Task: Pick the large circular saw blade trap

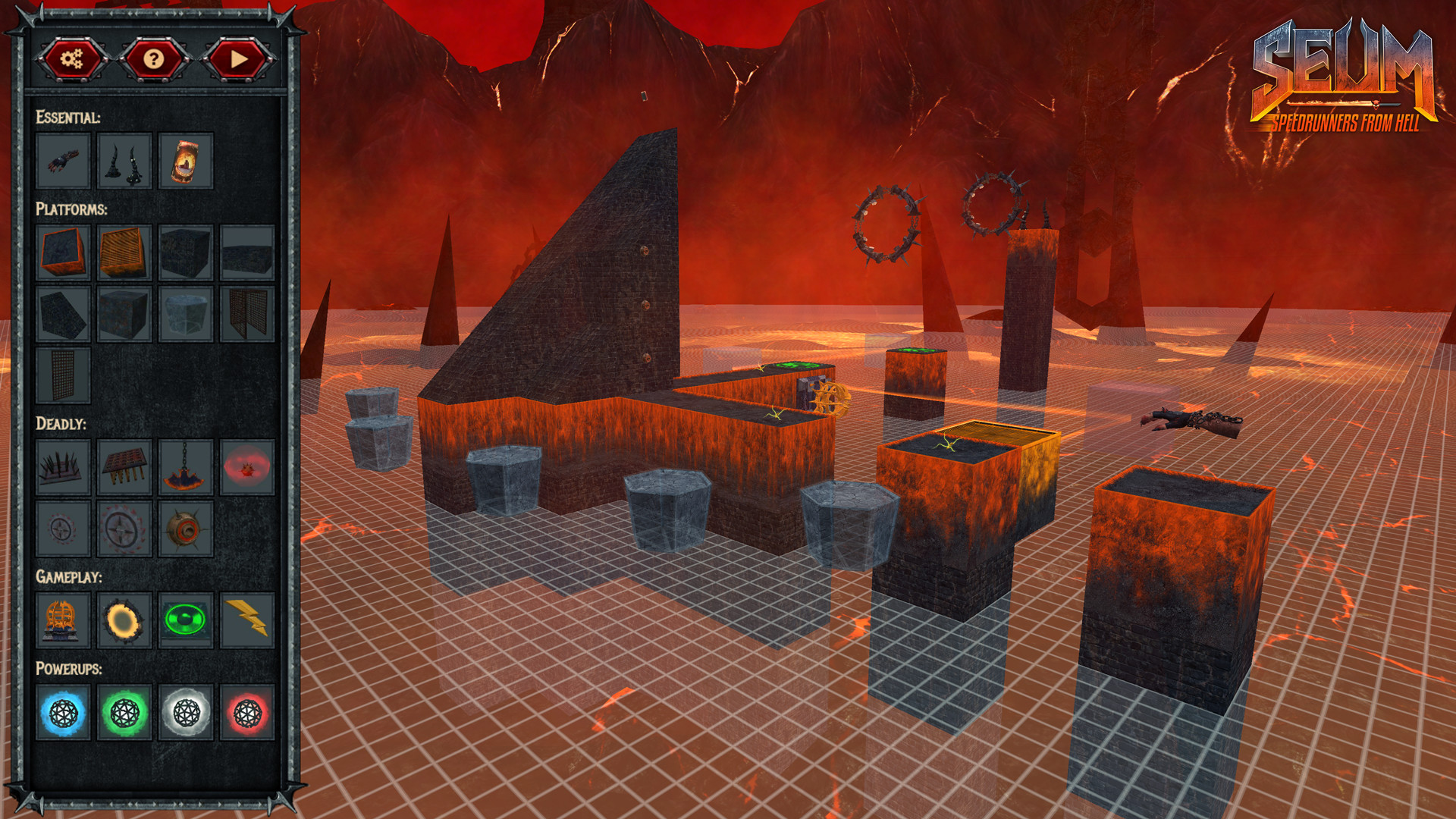Action: coord(125,529)
